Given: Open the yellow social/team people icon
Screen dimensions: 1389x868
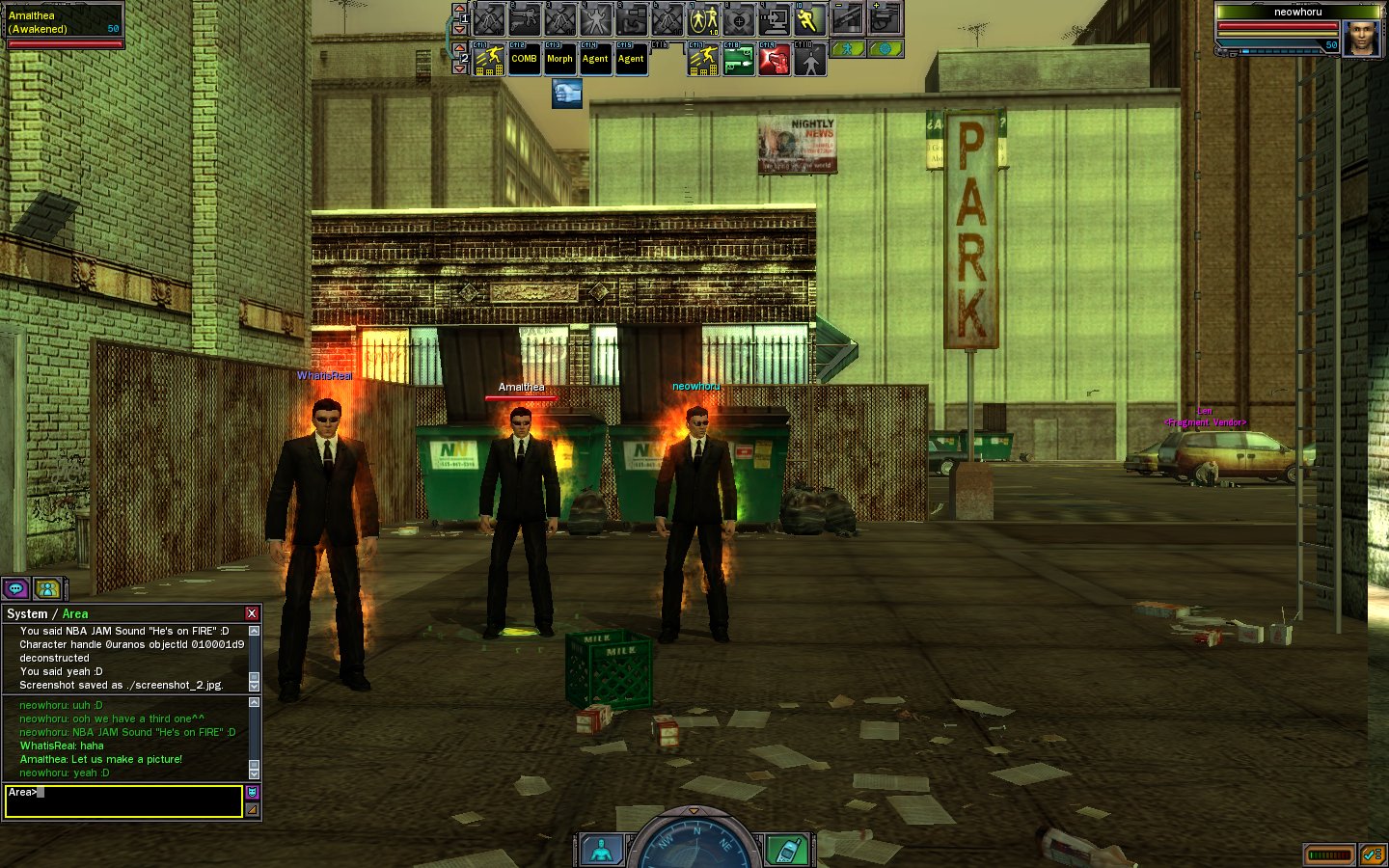Looking at the screenshot, I should [x=47, y=588].
